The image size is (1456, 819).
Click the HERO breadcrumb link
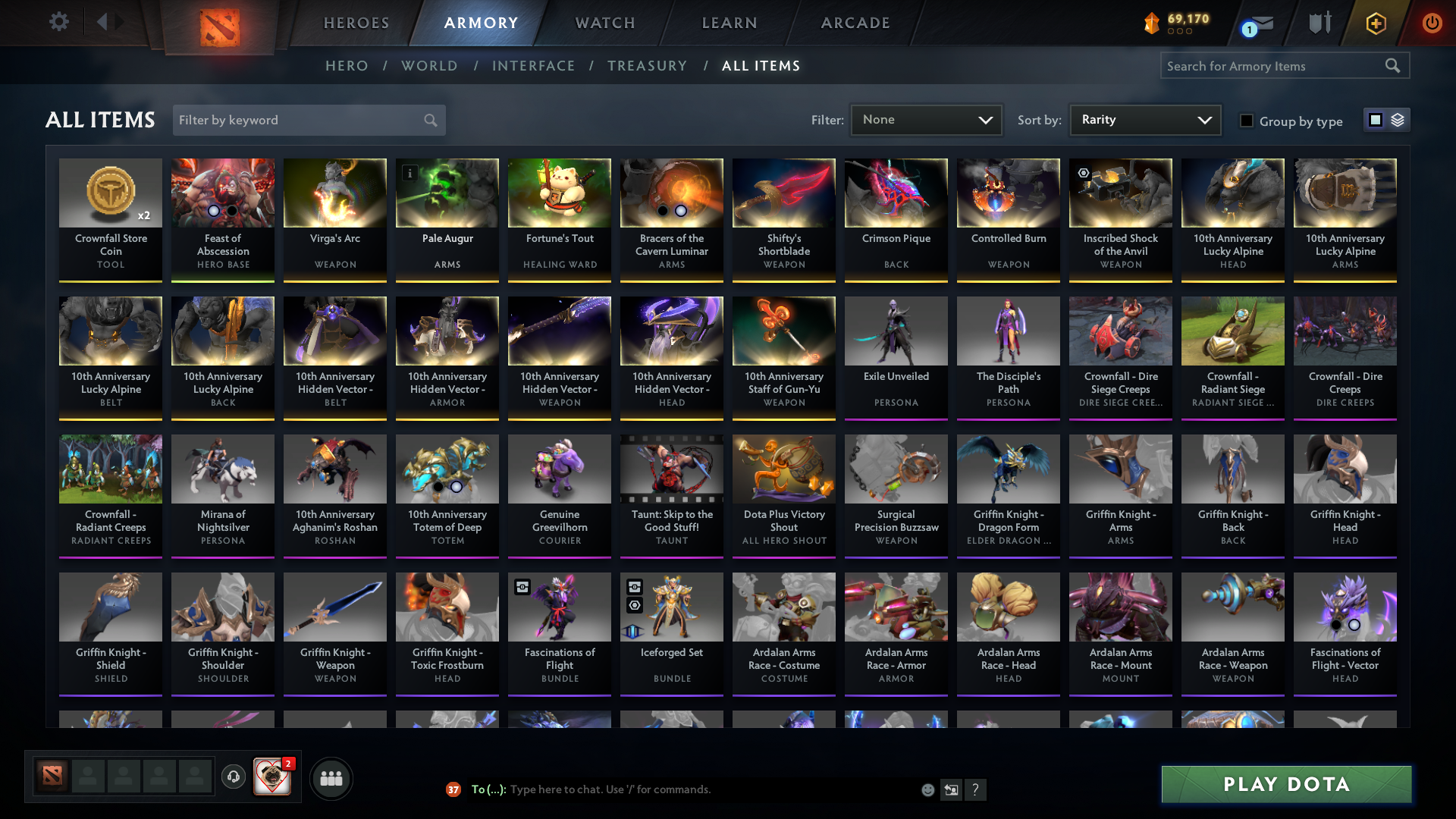pos(347,66)
